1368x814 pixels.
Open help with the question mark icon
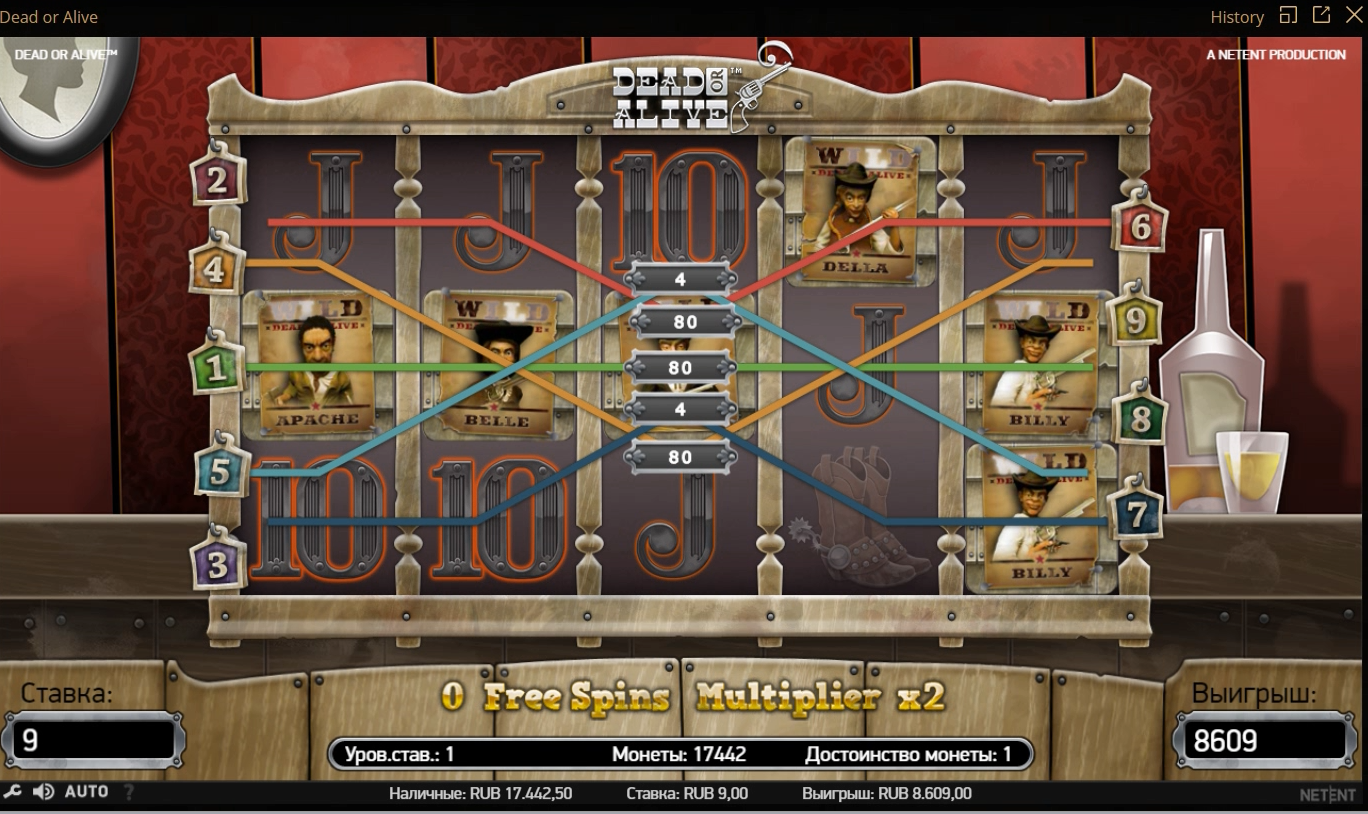click(128, 792)
